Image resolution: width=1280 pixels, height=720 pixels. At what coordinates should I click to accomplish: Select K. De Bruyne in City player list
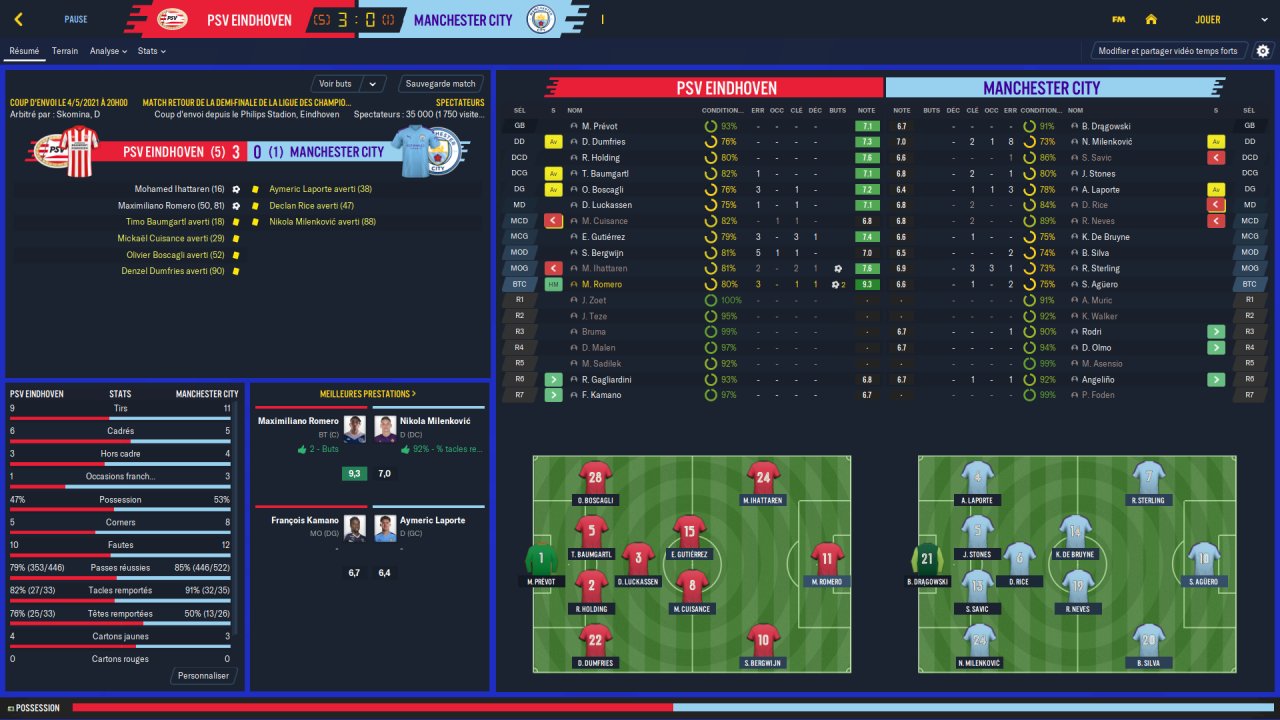1104,237
